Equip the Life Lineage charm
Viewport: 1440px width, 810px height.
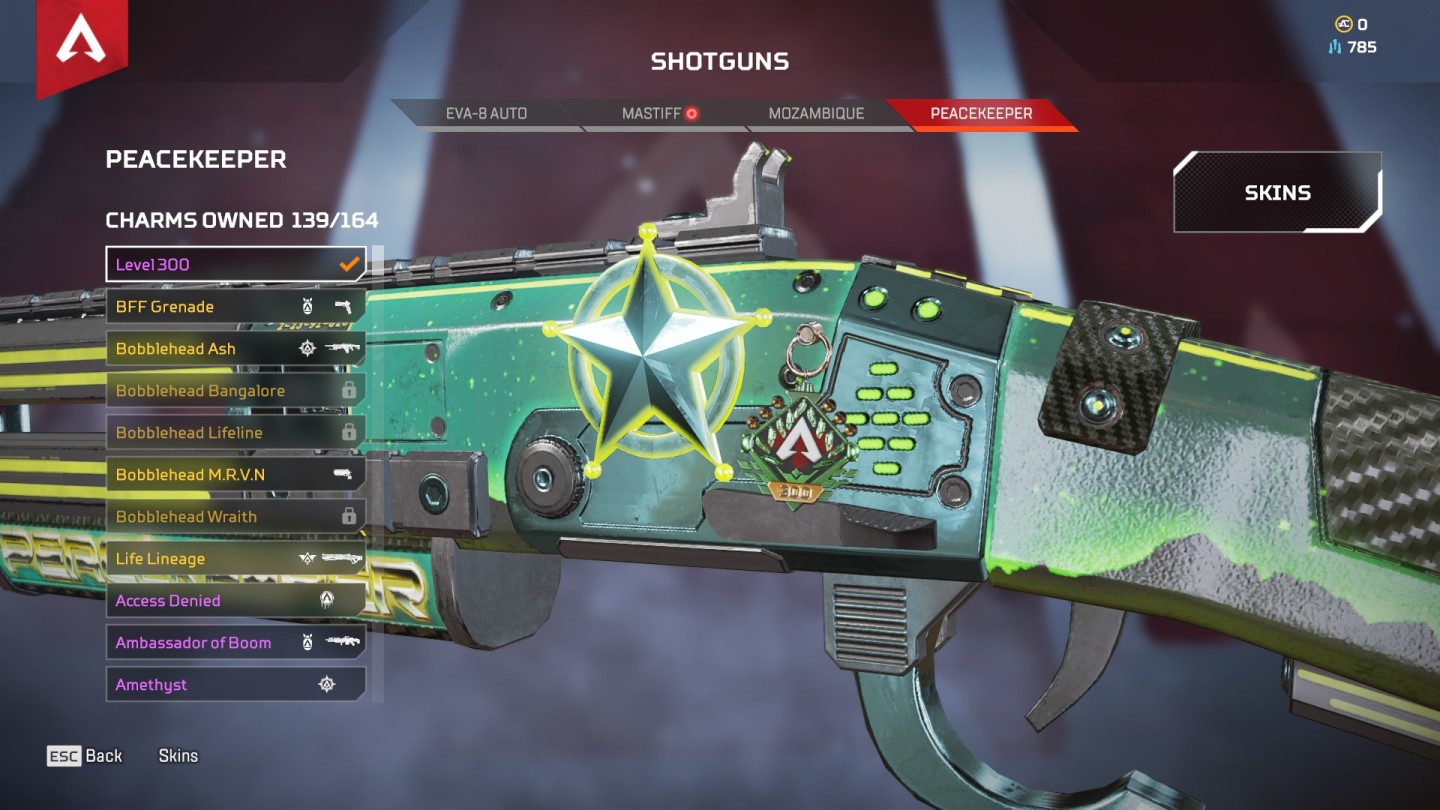click(236, 559)
